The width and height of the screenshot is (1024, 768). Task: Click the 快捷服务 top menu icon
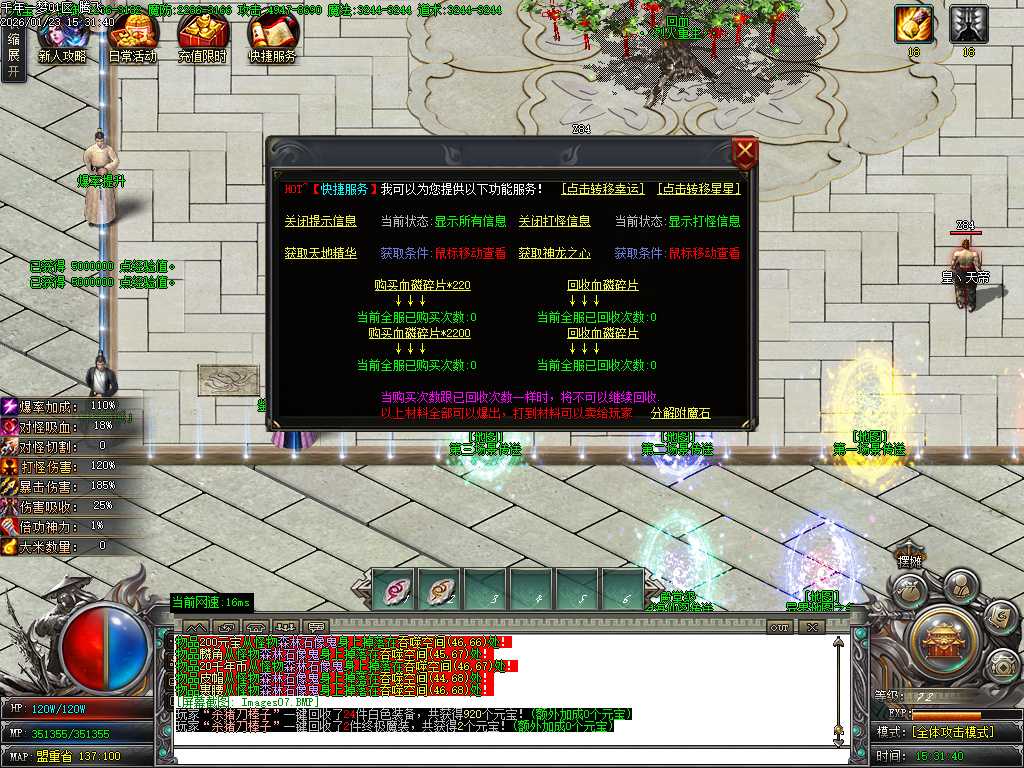click(272, 38)
